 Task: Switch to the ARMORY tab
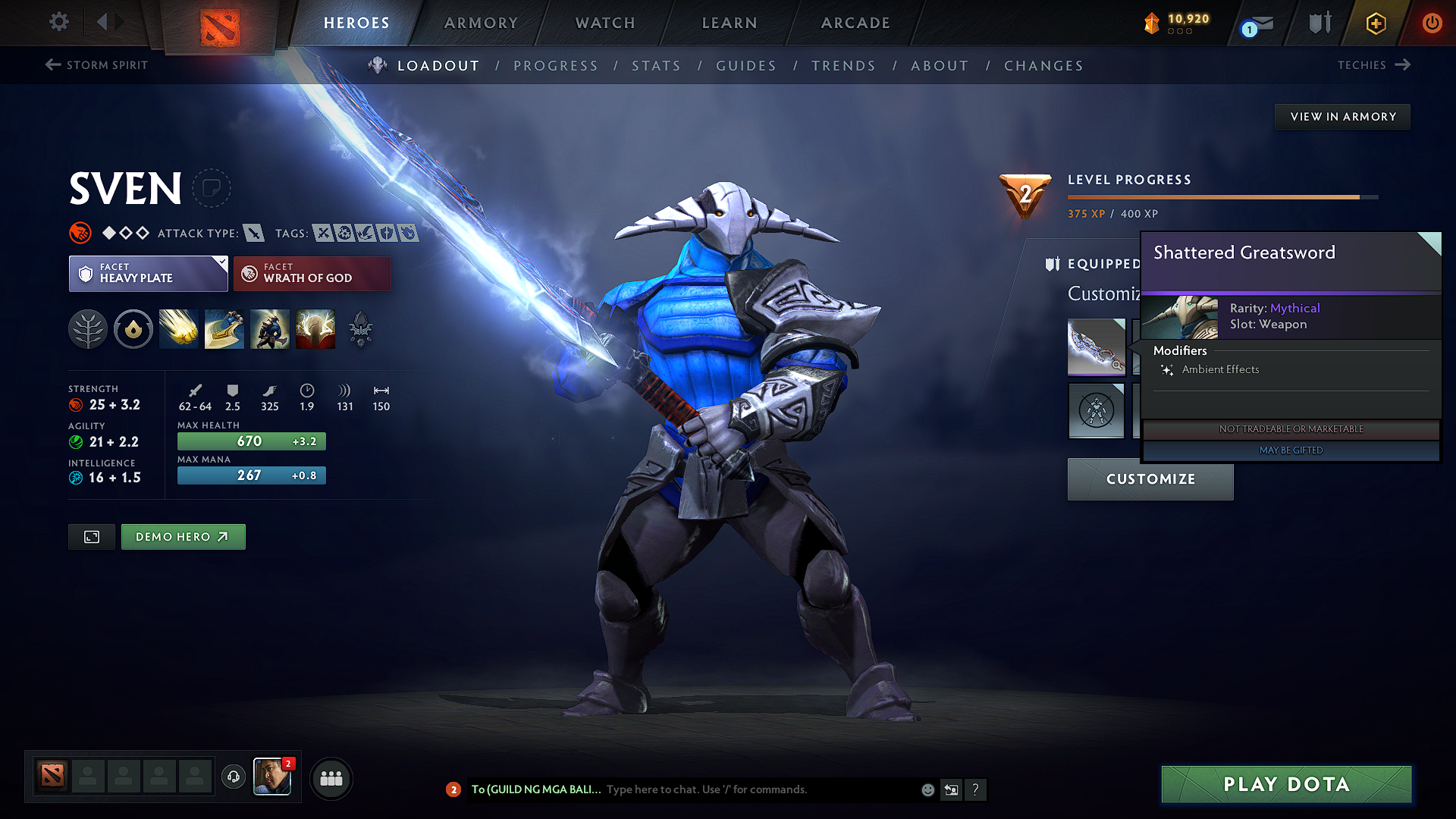coord(480,23)
